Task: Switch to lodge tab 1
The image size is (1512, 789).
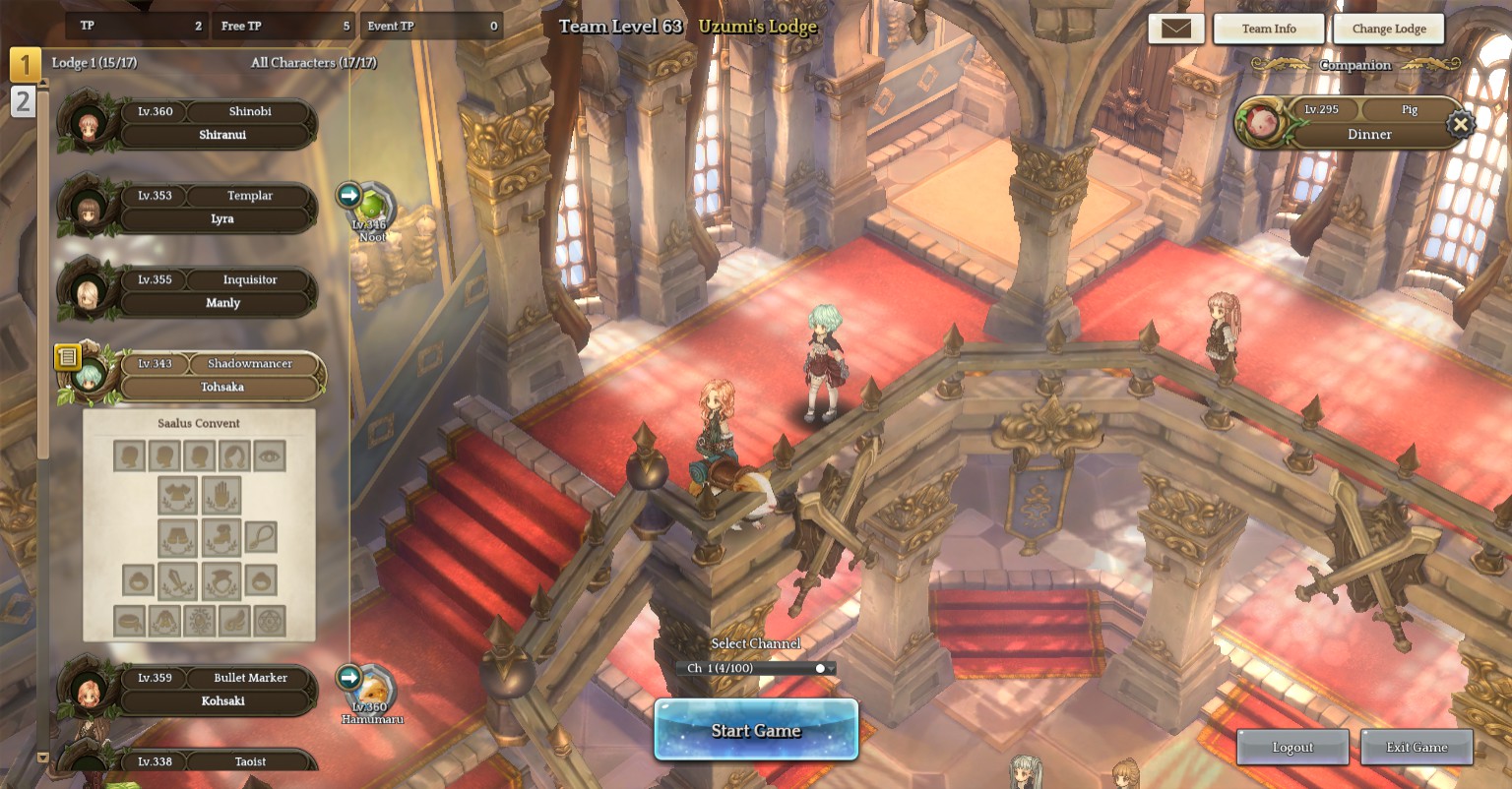Action: [x=25, y=66]
